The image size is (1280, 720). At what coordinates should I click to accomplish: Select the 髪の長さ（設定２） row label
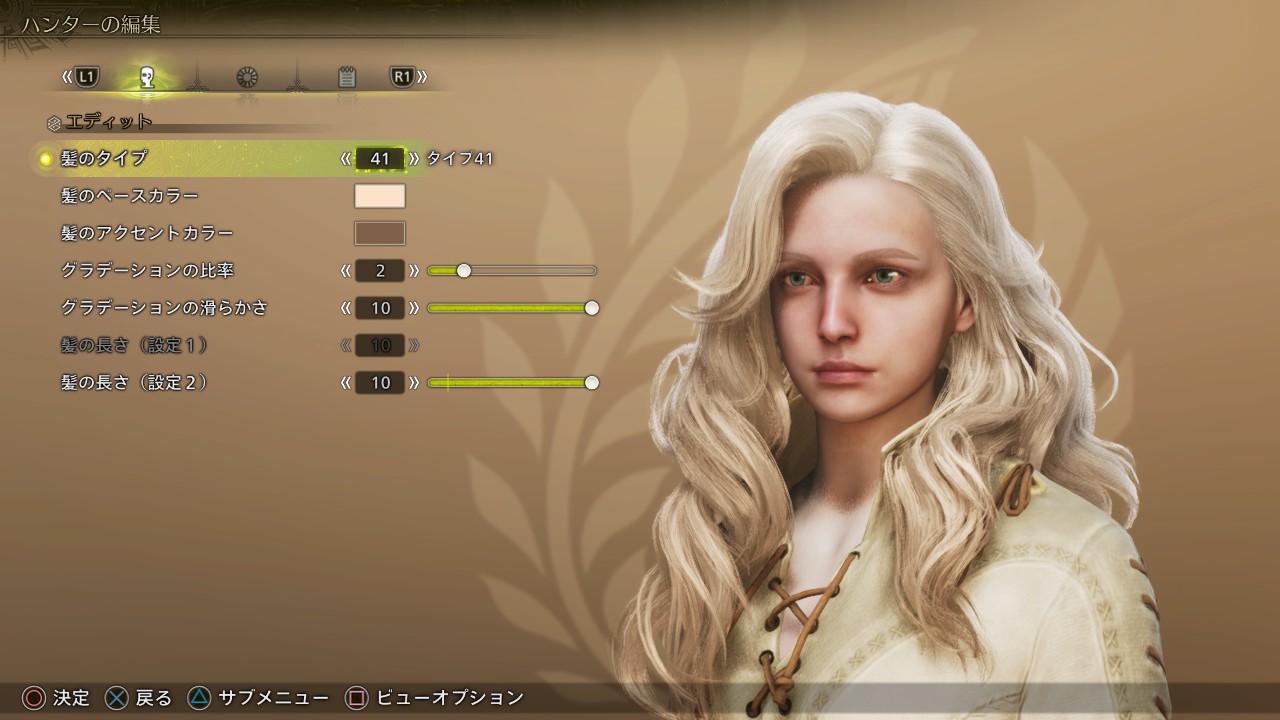pyautogui.click(x=135, y=383)
